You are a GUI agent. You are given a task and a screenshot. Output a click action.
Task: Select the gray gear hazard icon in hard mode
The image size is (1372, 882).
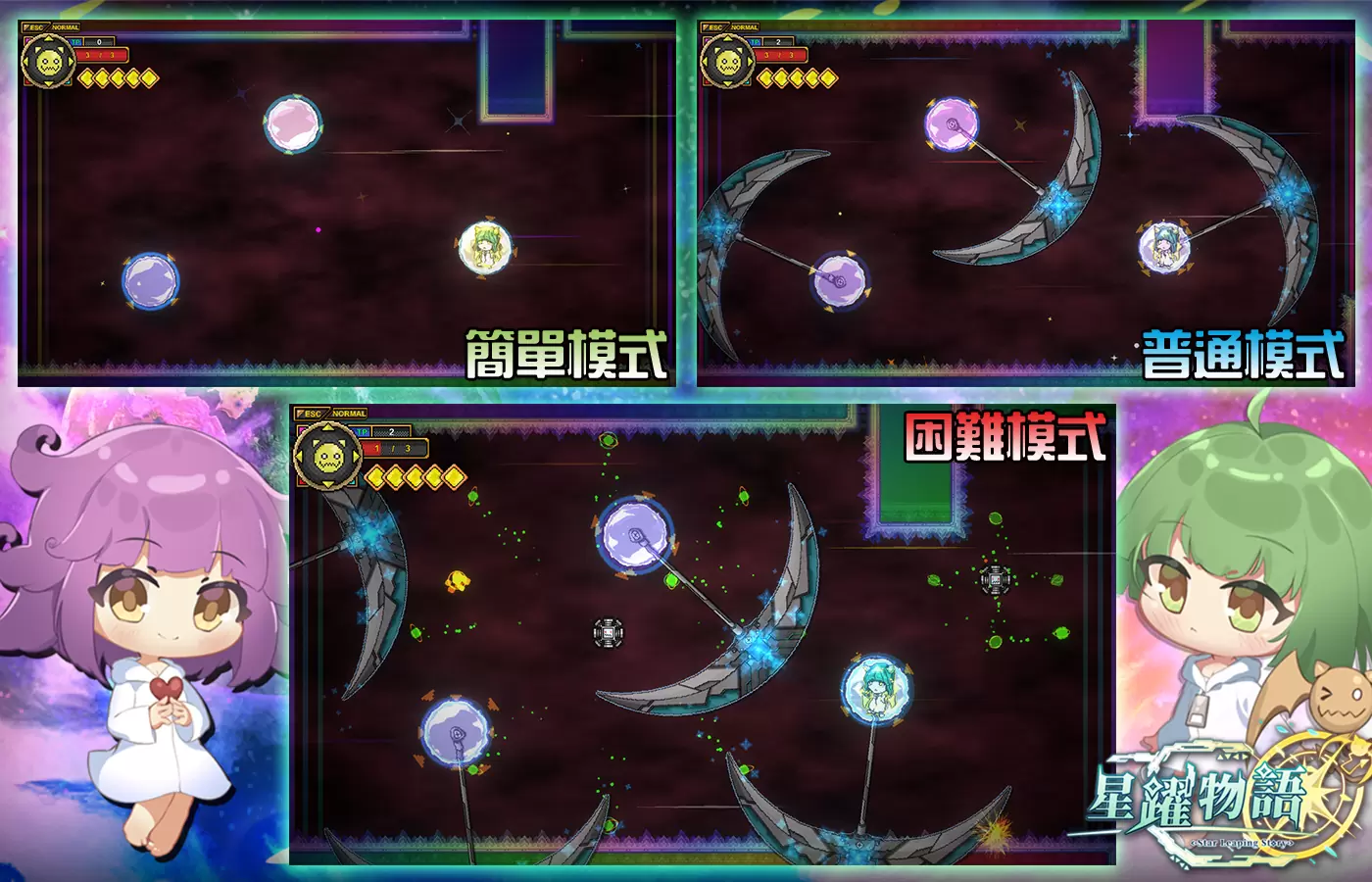pyautogui.click(x=608, y=632)
